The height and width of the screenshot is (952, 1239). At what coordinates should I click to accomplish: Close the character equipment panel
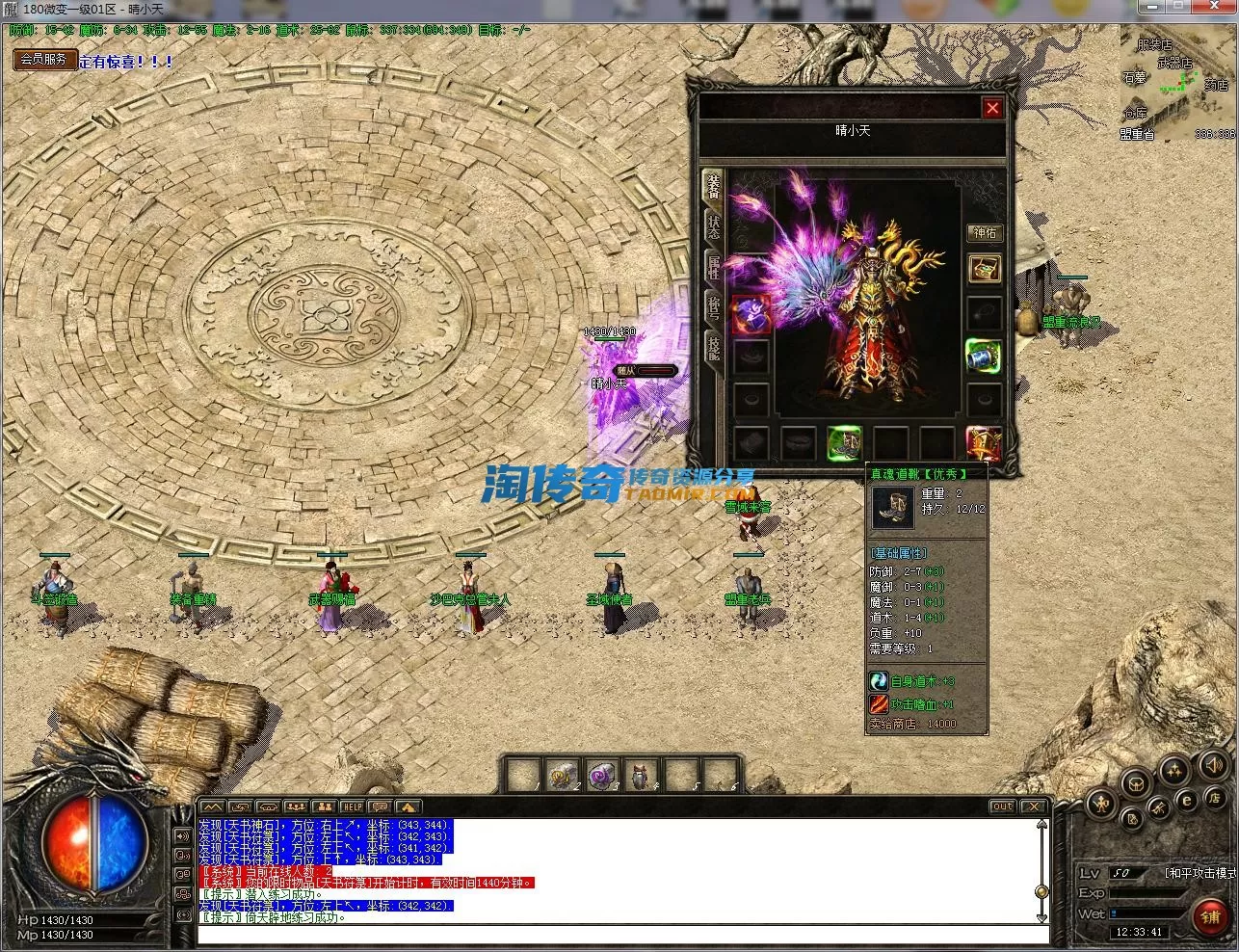[x=992, y=108]
